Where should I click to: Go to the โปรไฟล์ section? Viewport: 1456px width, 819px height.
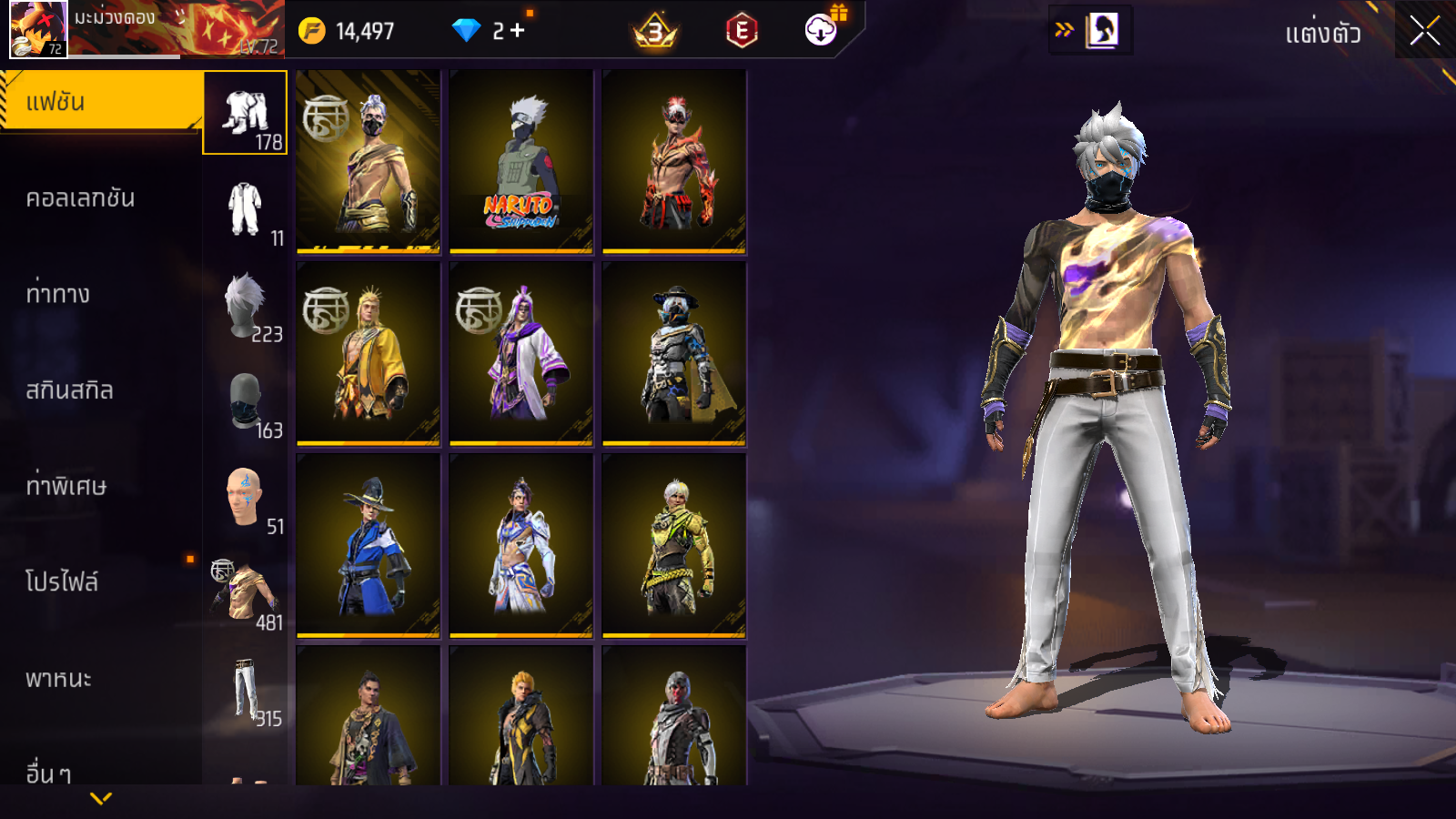pos(62,582)
